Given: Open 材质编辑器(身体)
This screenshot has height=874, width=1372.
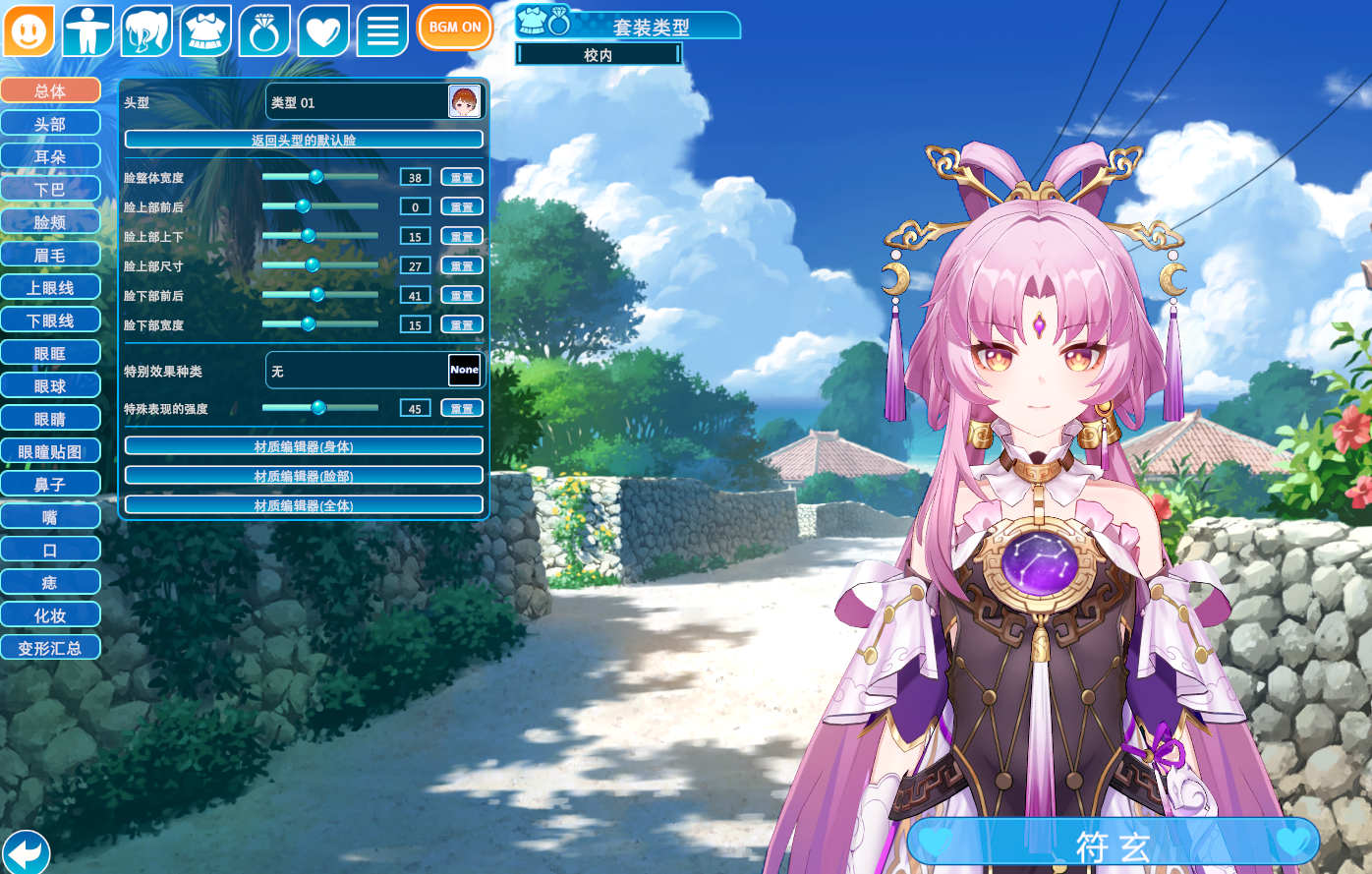Looking at the screenshot, I should coord(304,446).
